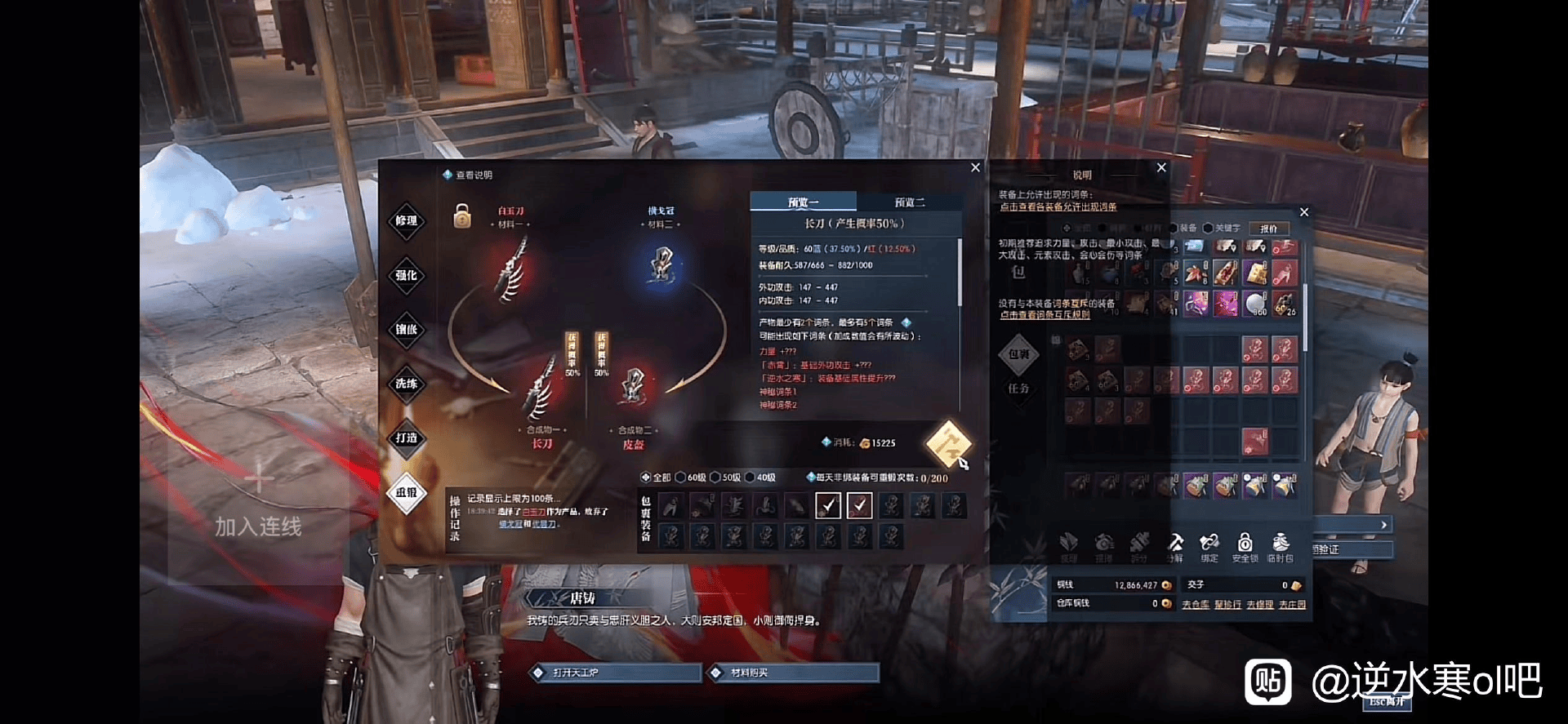This screenshot has height=724, width=1568.
Task: Close the reforge window
Action: coord(975,167)
